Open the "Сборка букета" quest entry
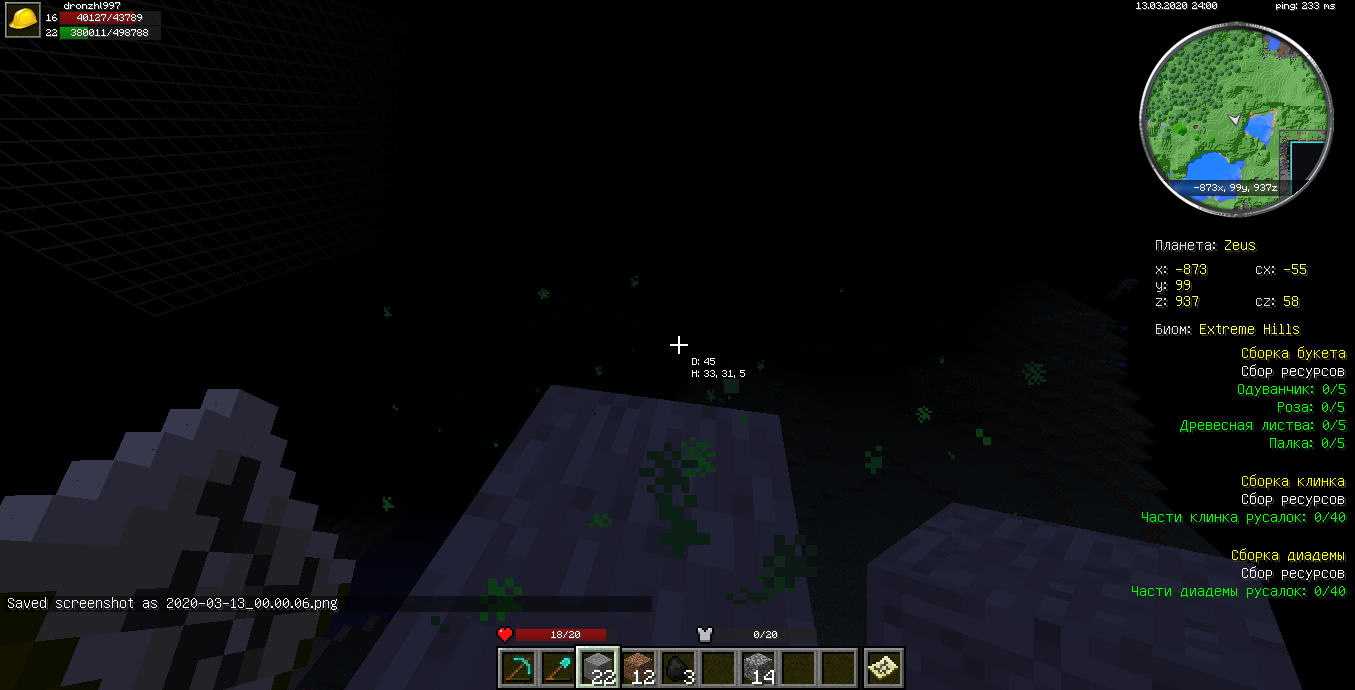This screenshot has width=1355, height=690. click(x=1293, y=354)
